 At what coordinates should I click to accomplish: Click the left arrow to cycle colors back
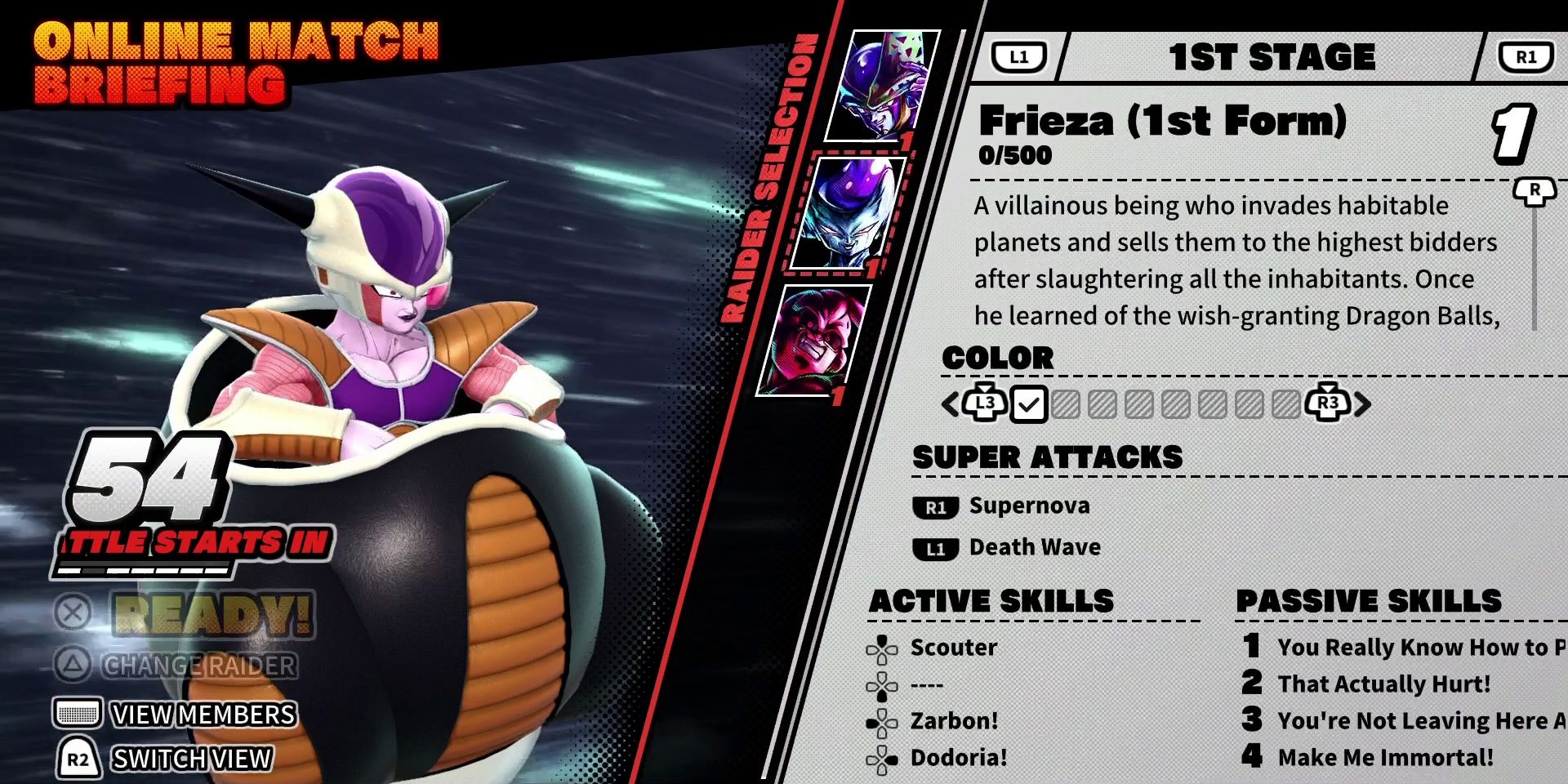click(950, 403)
